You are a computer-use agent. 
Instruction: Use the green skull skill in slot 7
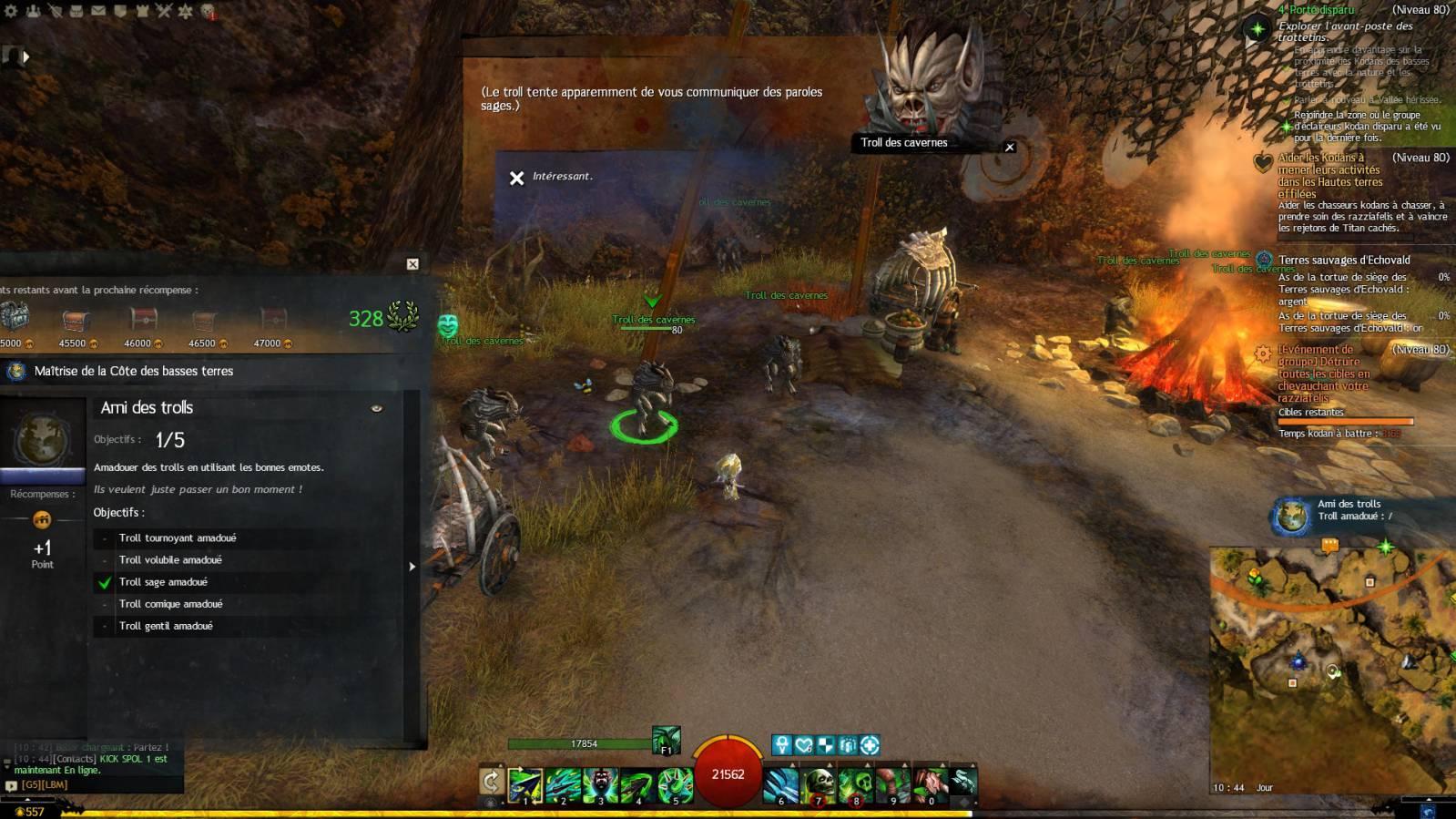[819, 784]
